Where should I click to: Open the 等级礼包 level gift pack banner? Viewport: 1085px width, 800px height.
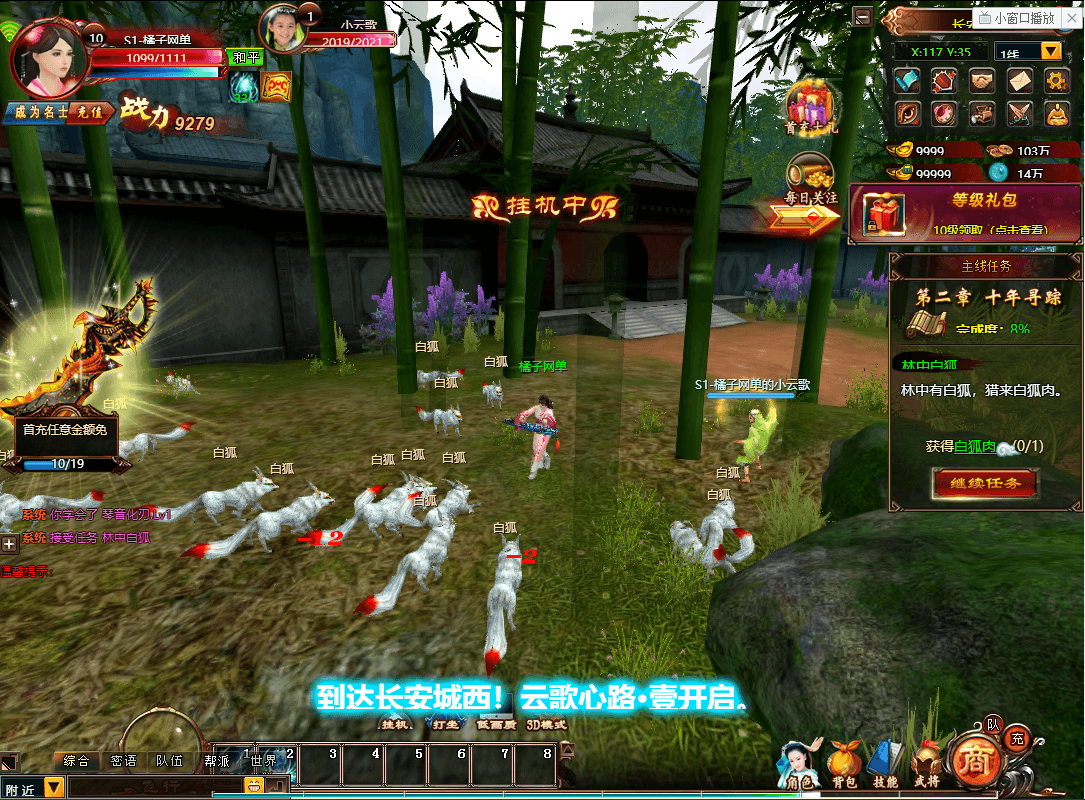point(965,213)
